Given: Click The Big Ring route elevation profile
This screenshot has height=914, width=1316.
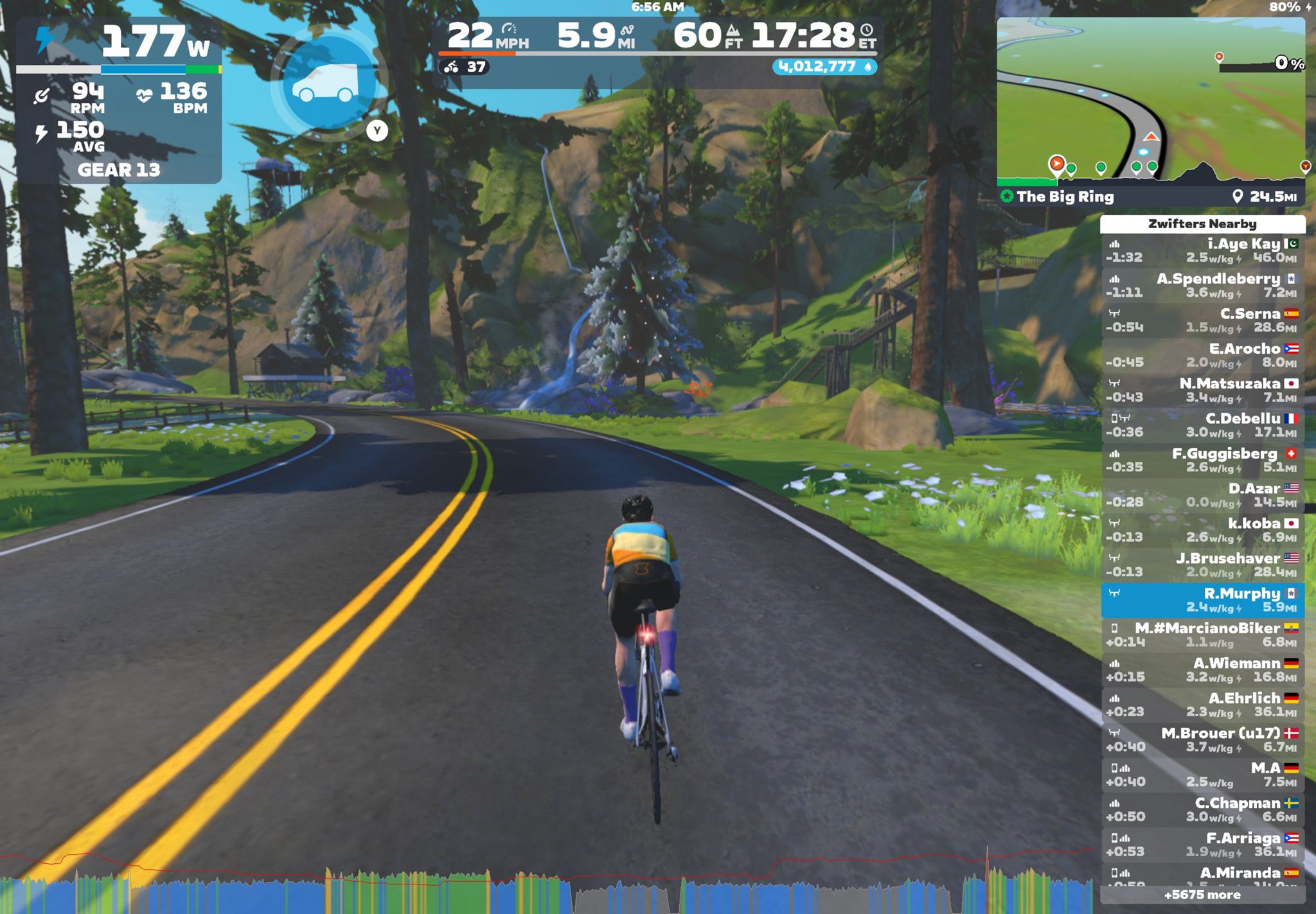Looking at the screenshot, I should (1150, 171).
